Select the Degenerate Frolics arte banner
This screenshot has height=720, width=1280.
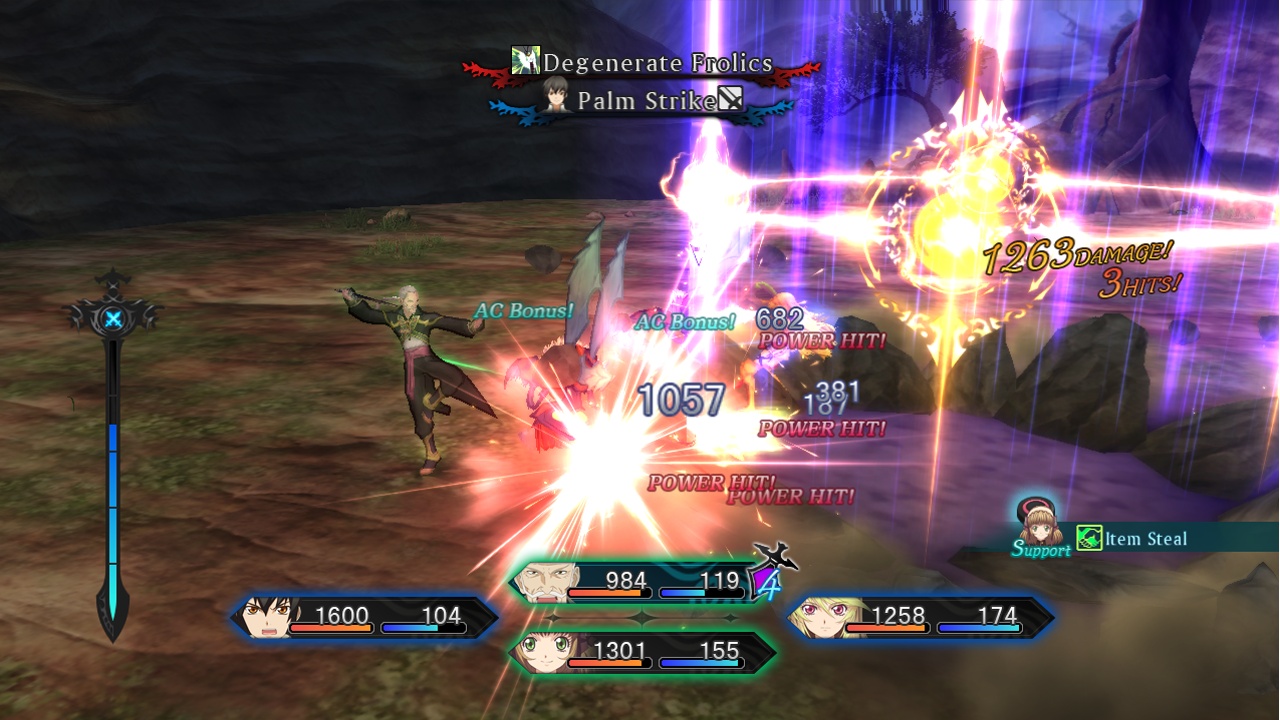[x=642, y=63]
